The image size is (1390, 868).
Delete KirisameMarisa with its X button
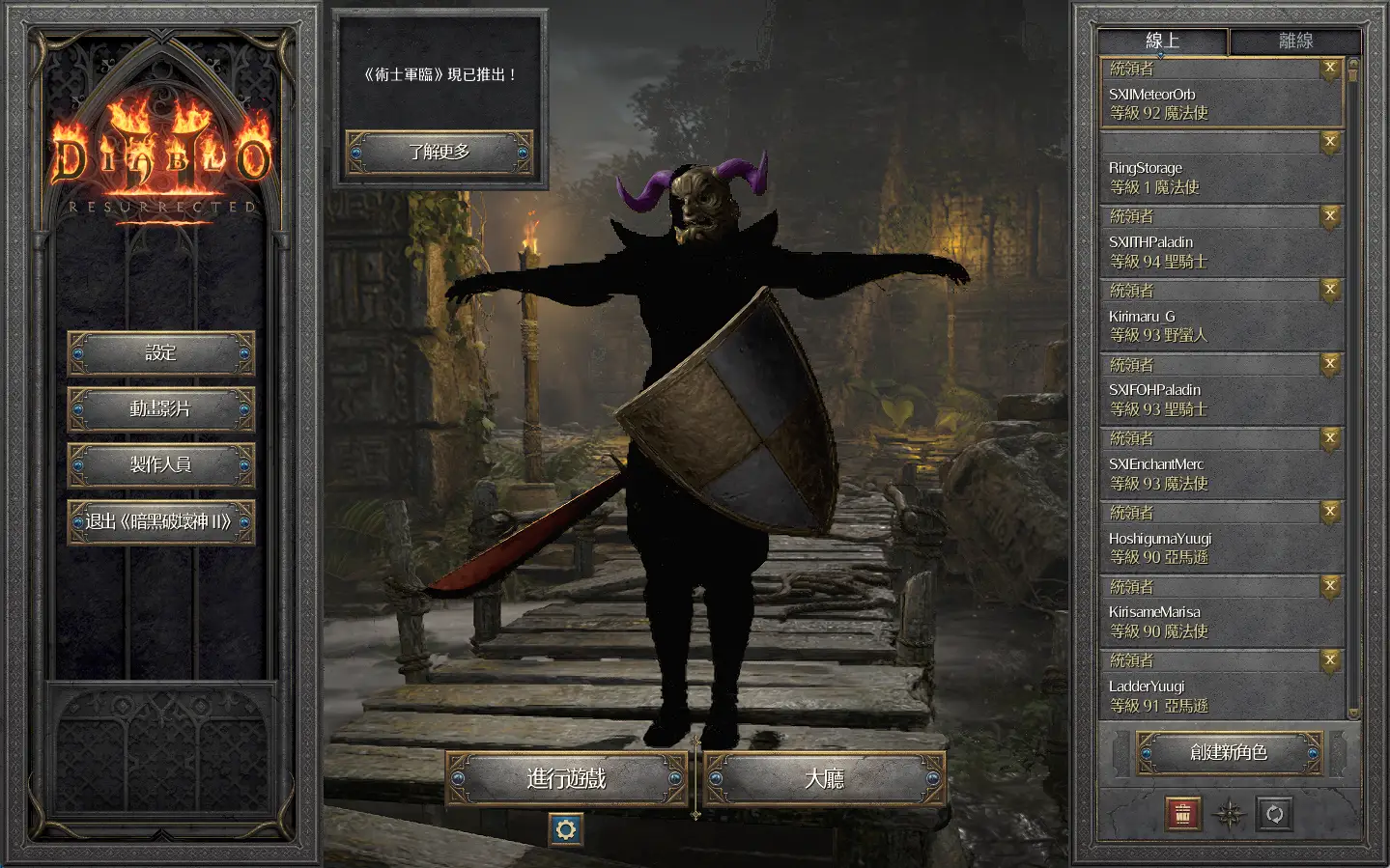pos(1330,585)
